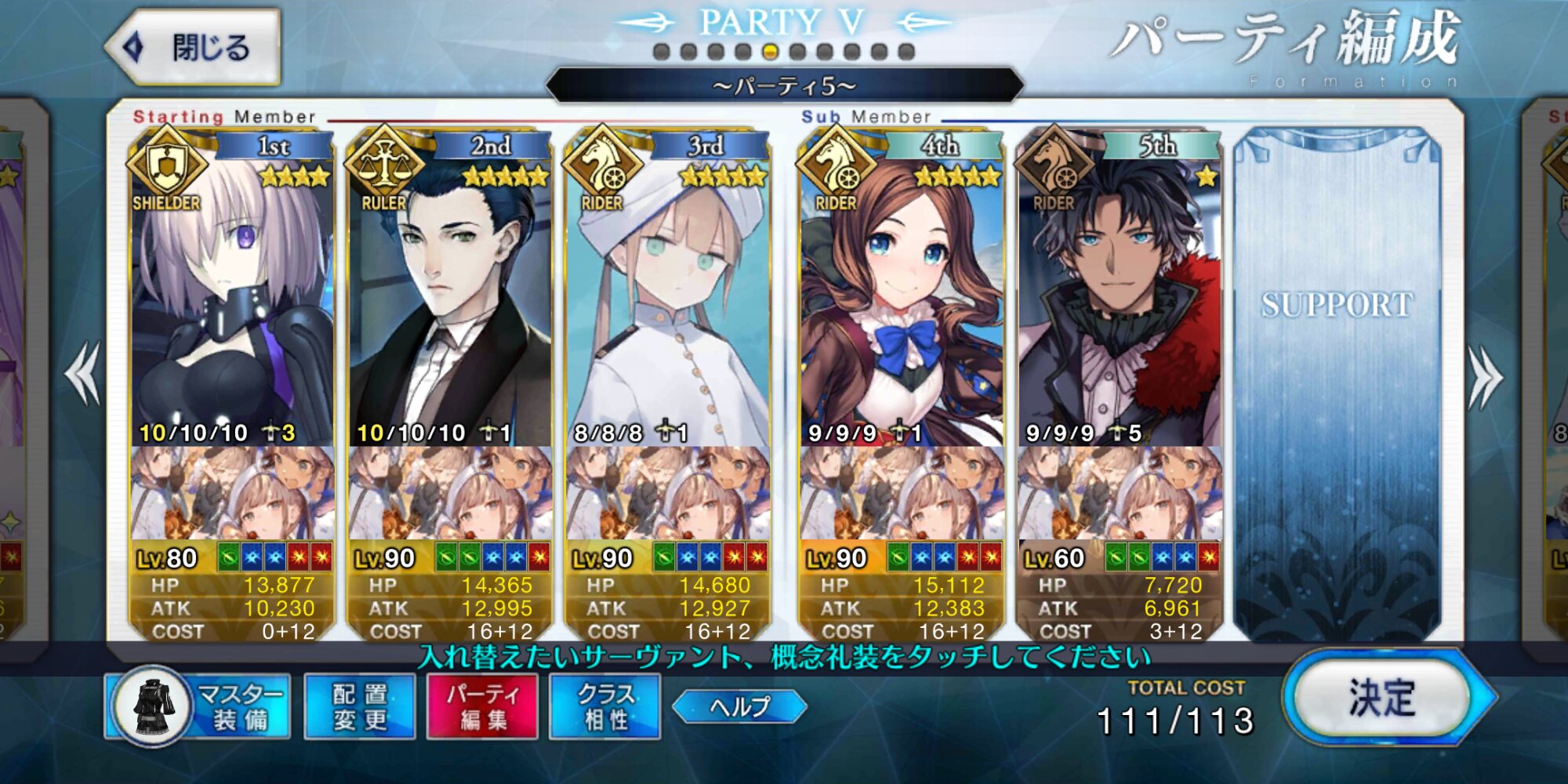Pick the 4th slot Rider servant portrait

[902, 298]
